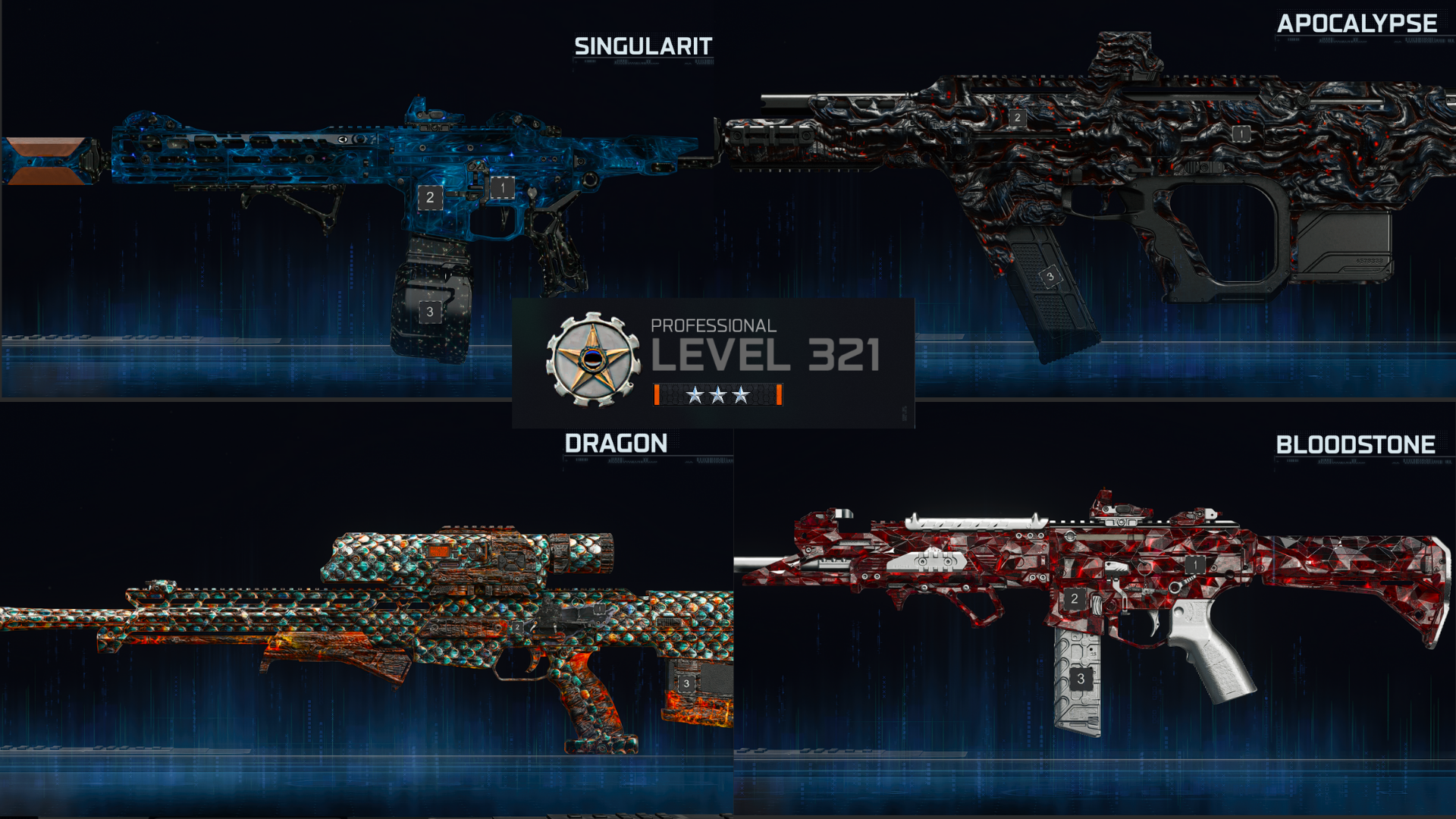Select marker 2 on the Singularity gun

pos(430,198)
